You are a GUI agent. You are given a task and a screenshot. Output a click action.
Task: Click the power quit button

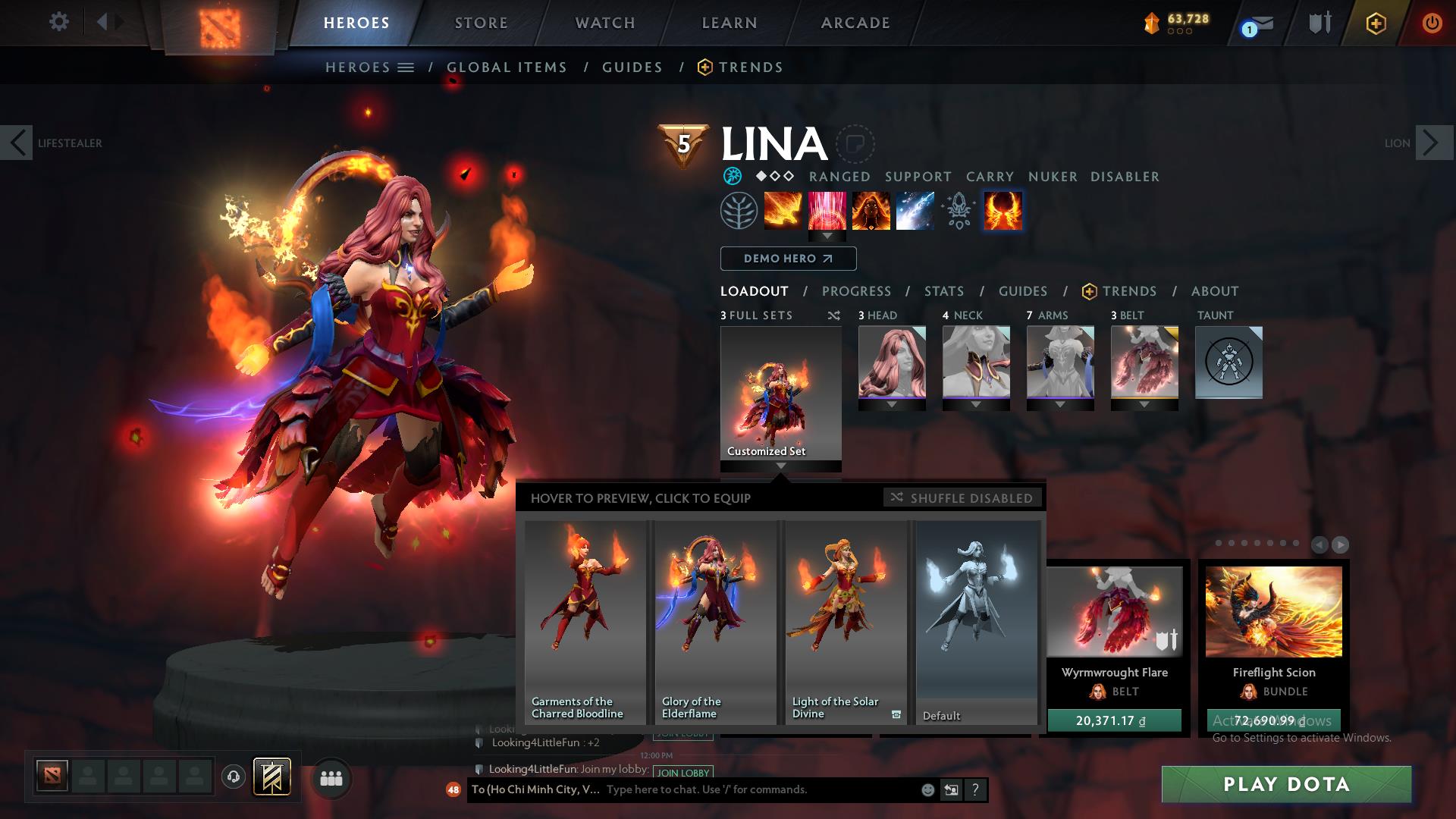click(x=1432, y=23)
